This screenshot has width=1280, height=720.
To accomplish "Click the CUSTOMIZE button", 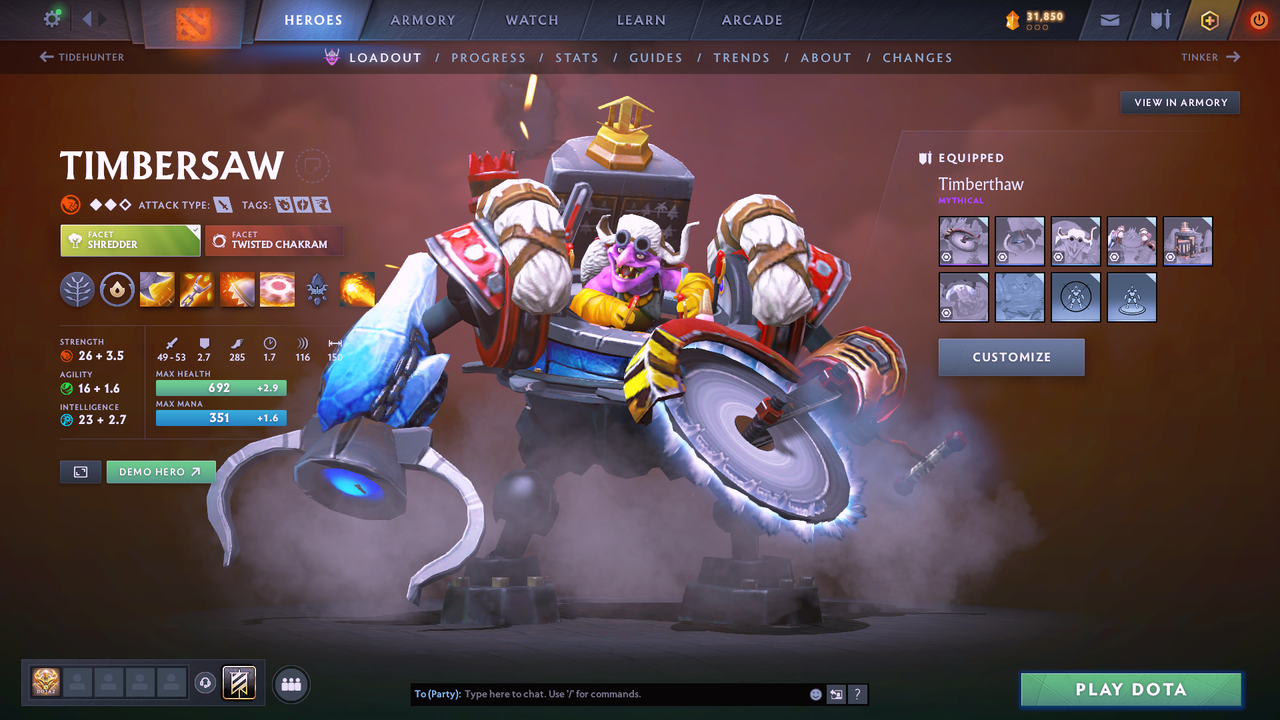I will [1011, 357].
